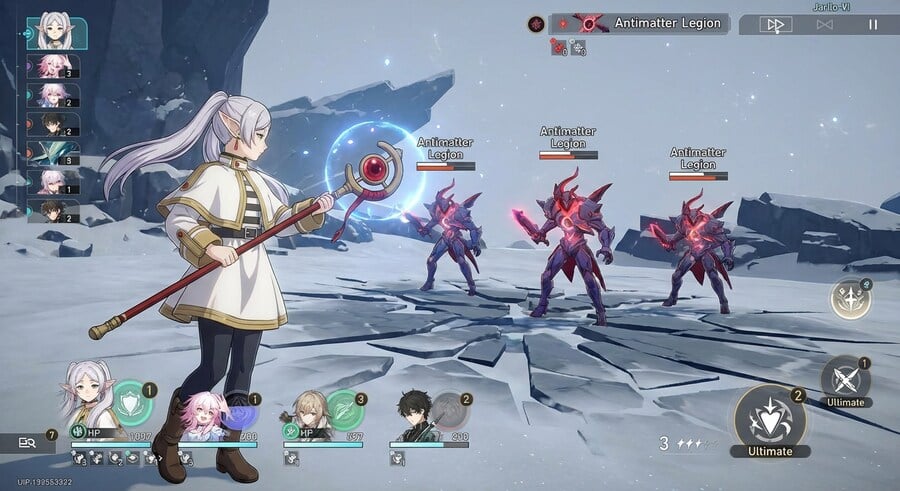
Task: Pause the battle
Action: (x=872, y=24)
